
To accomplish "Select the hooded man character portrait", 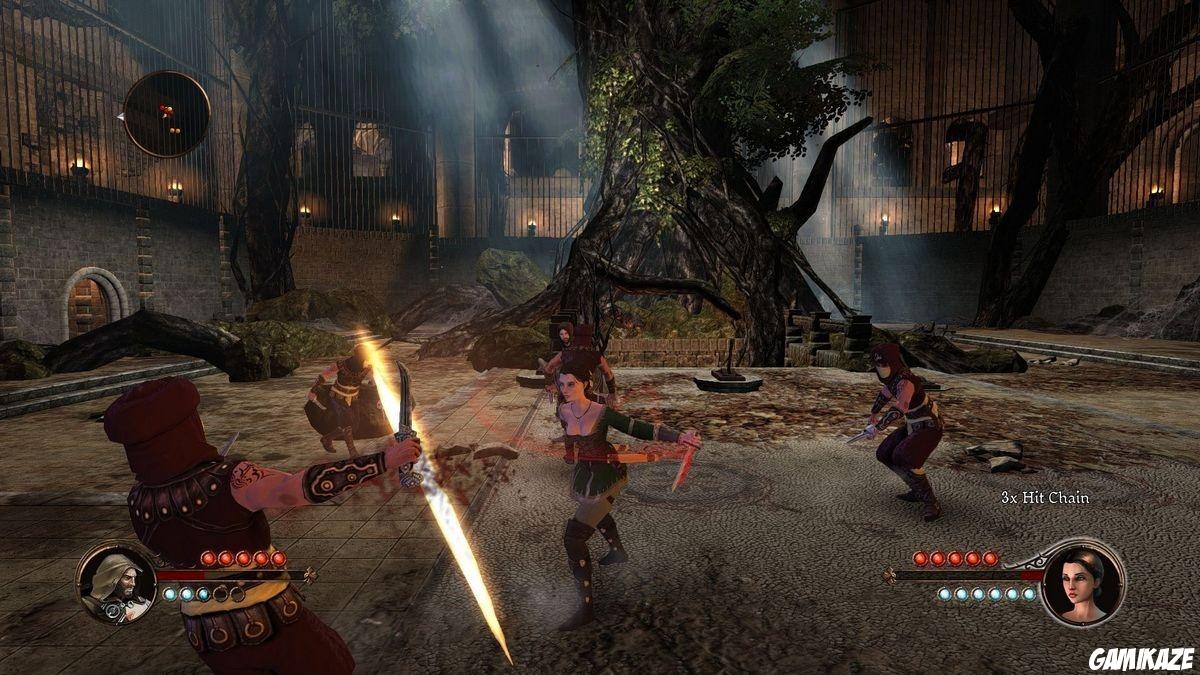I will click(x=116, y=584).
